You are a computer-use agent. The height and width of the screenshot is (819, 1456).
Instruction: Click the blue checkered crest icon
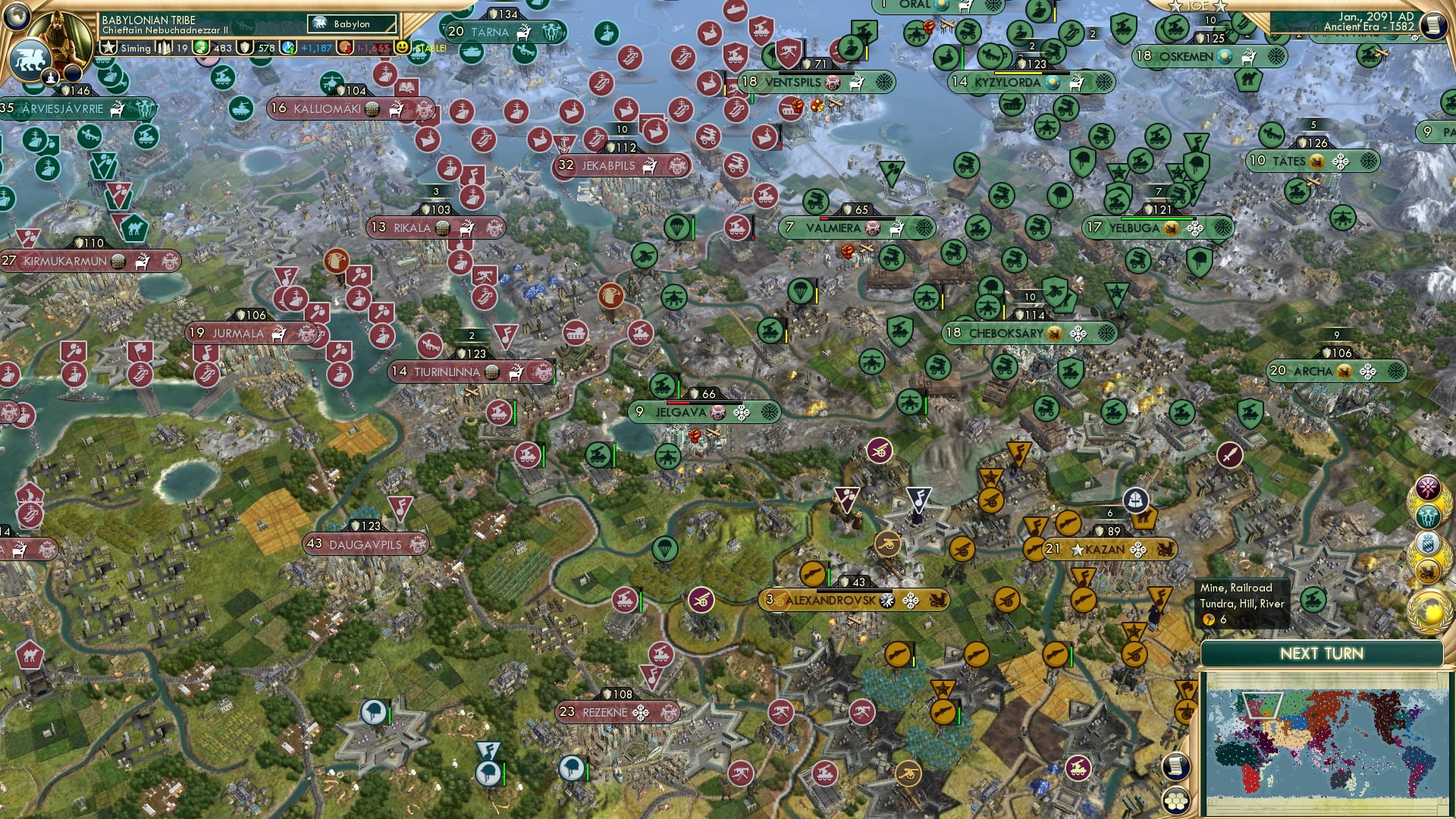(1428, 541)
